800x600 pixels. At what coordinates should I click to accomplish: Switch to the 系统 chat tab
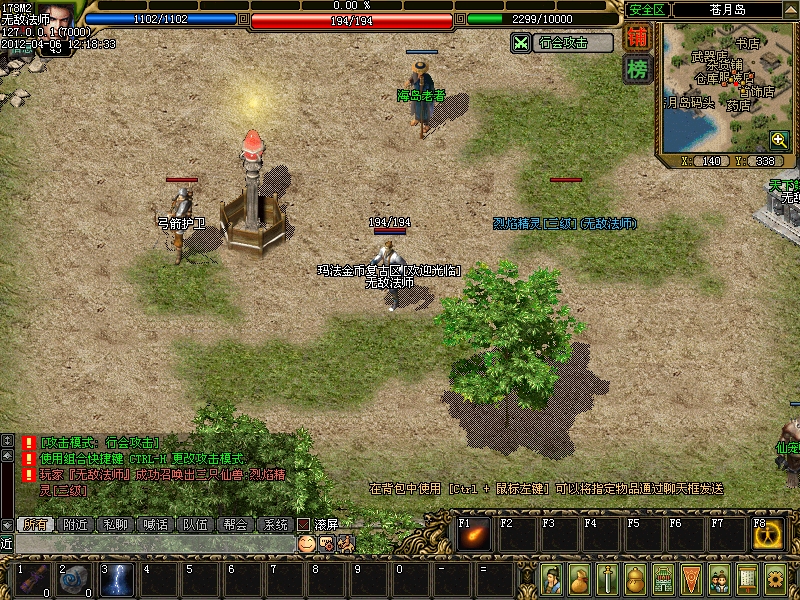coord(275,524)
